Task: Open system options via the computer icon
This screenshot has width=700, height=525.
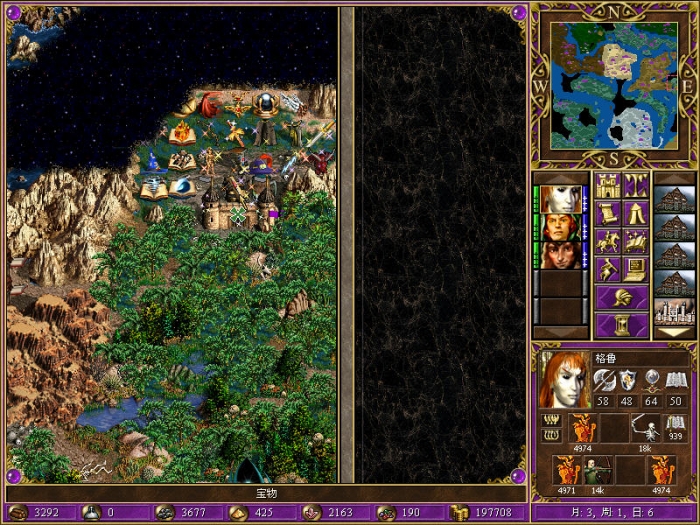Action: point(636,269)
